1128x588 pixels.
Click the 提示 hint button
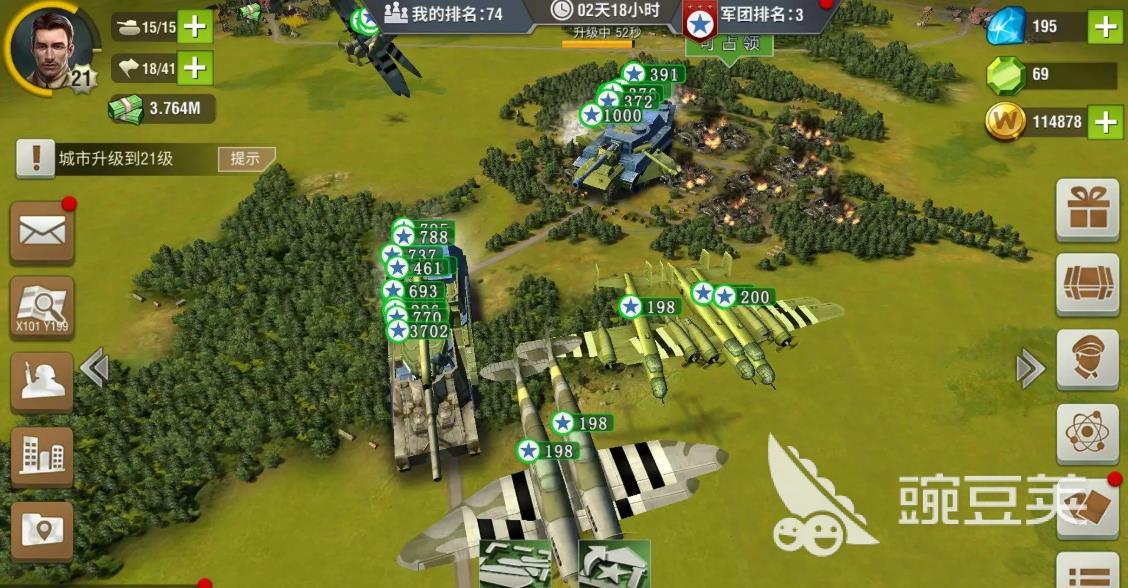pyautogui.click(x=245, y=158)
